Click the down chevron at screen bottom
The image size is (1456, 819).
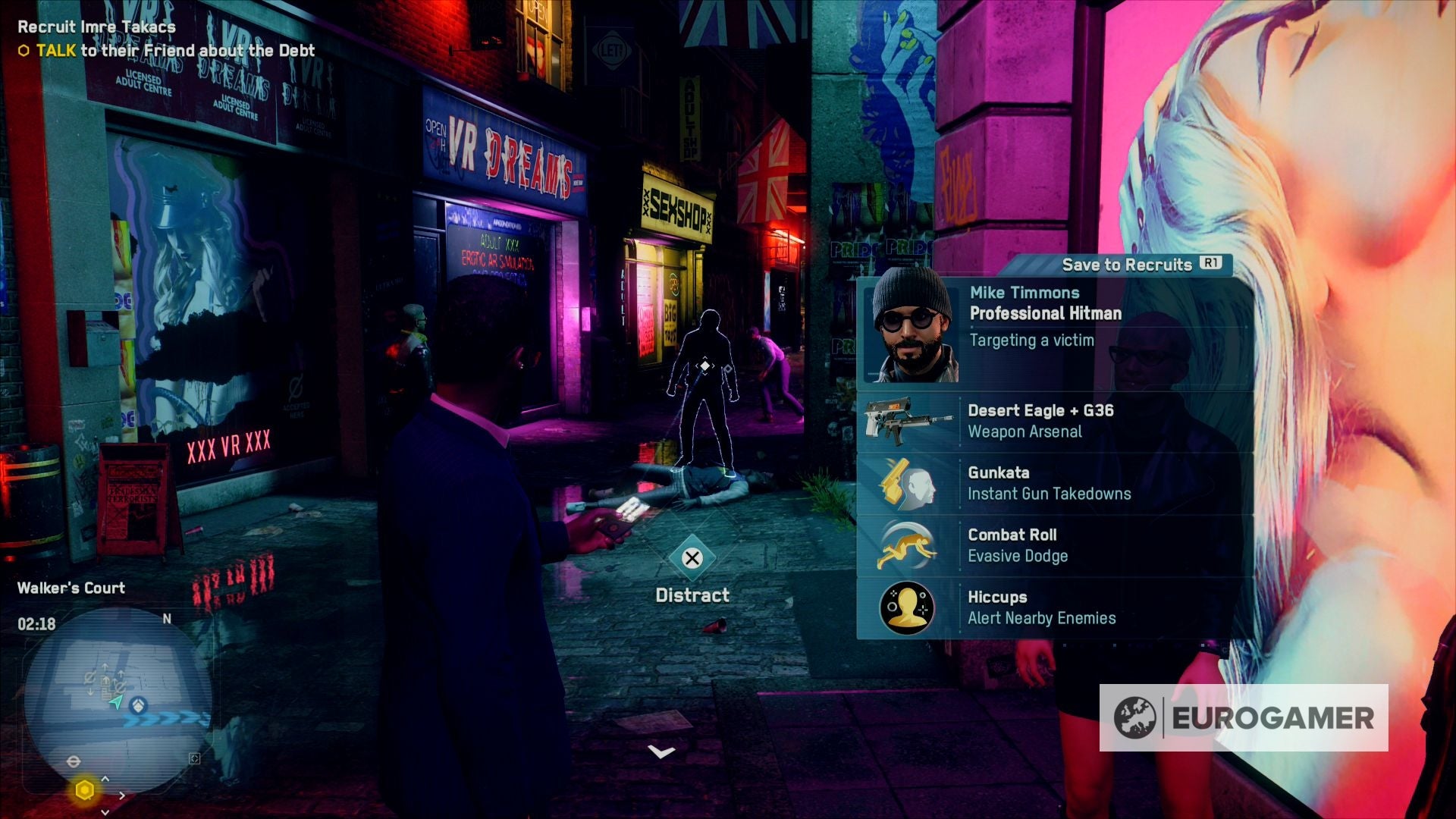pos(661,752)
